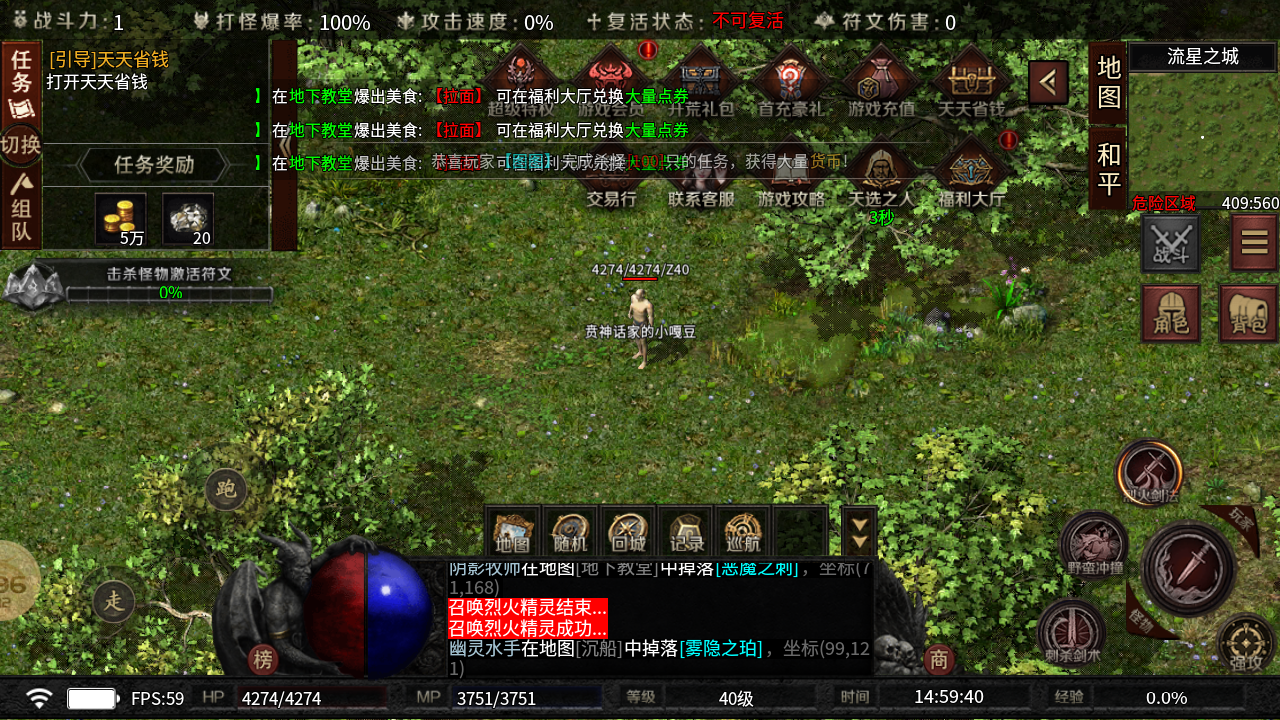Switch to the 地图 map tab
The height and width of the screenshot is (720, 1280).
pyautogui.click(x=1106, y=85)
